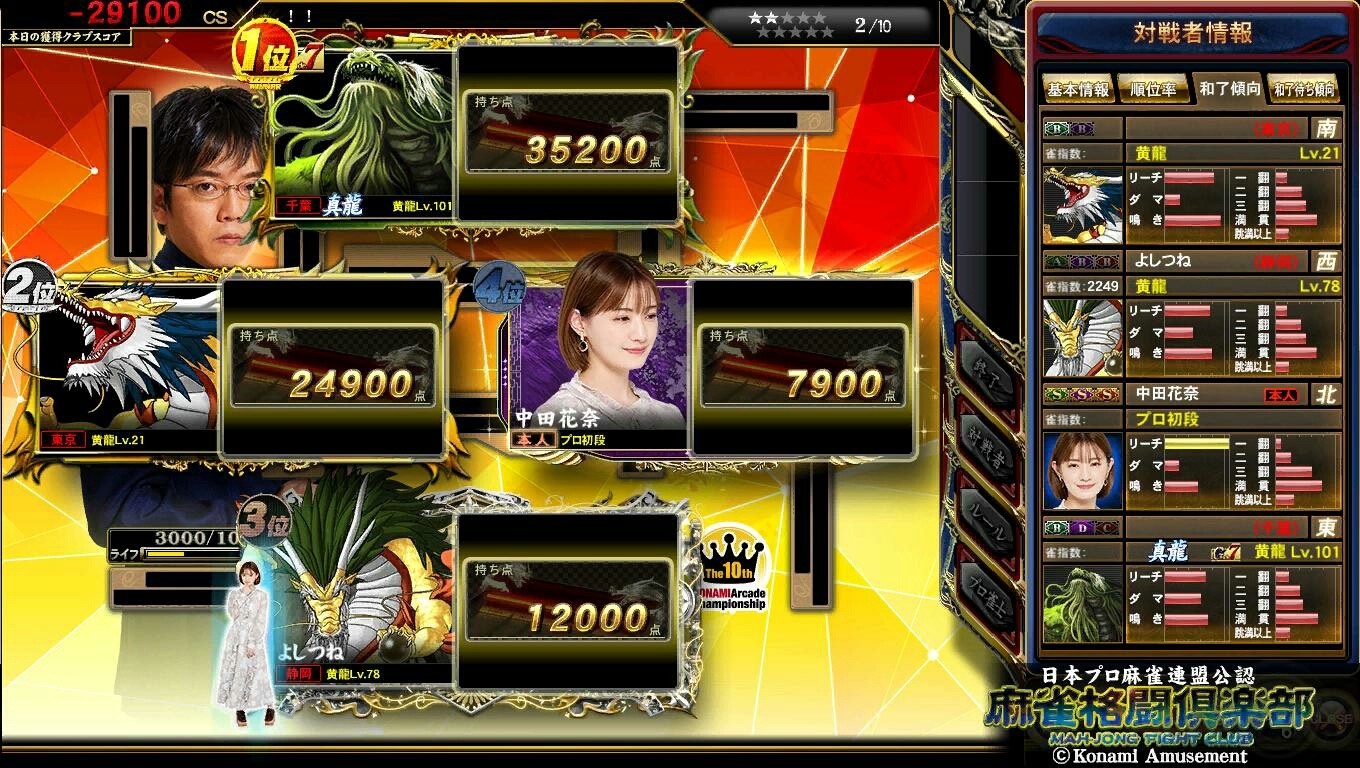Click the green 真龍 dragon portrait in the info panel
This screenshot has width=1360, height=768.
1081,602
